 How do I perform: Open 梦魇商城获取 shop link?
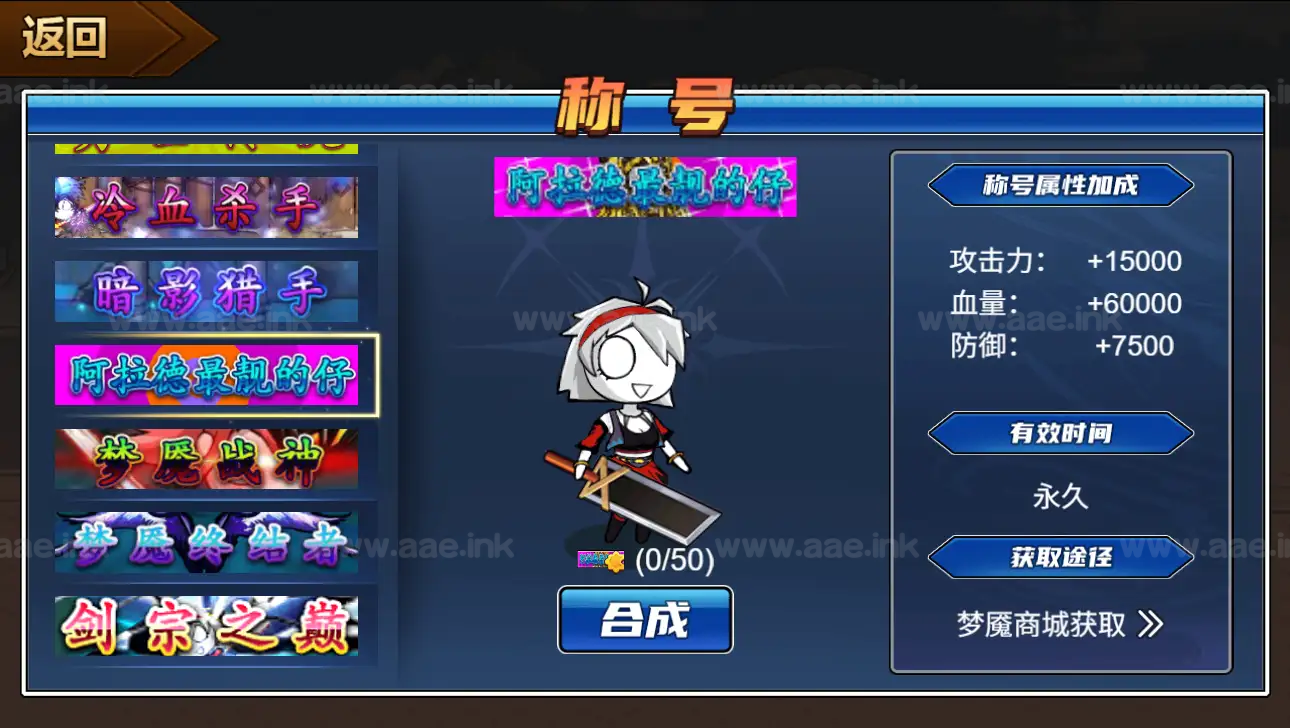[1040, 621]
